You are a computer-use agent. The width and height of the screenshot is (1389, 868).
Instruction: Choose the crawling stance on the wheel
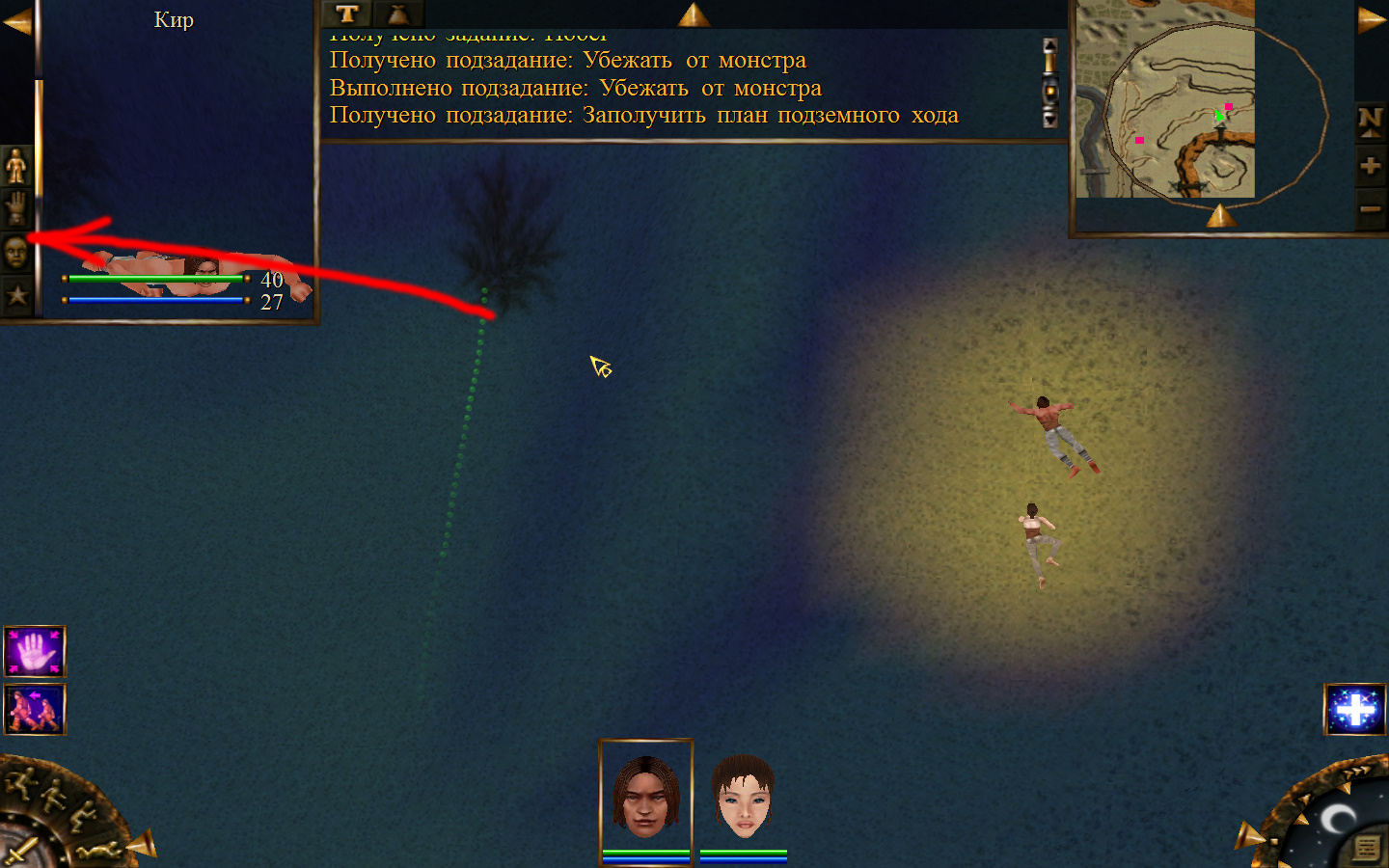click(101, 850)
